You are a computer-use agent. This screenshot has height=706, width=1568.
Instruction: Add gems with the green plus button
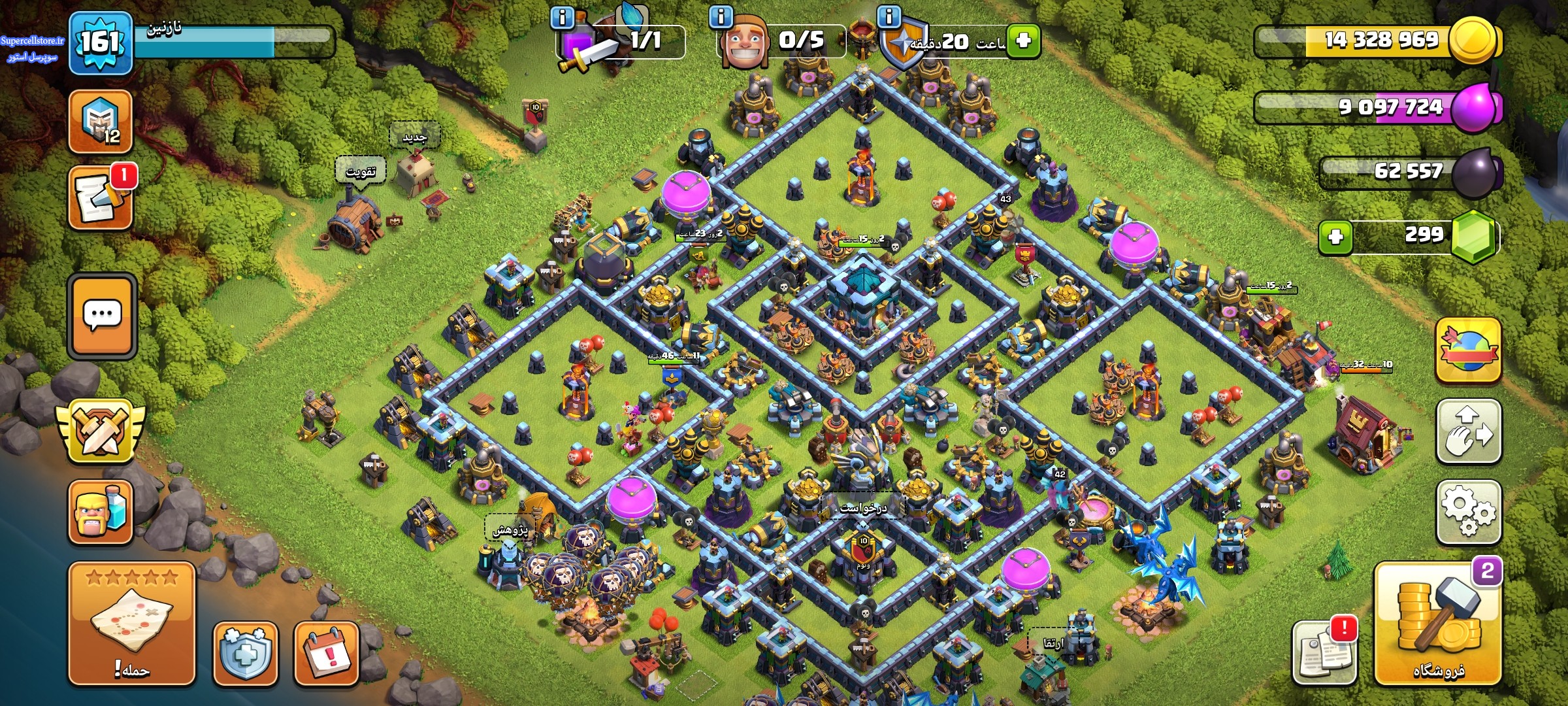1335,236
